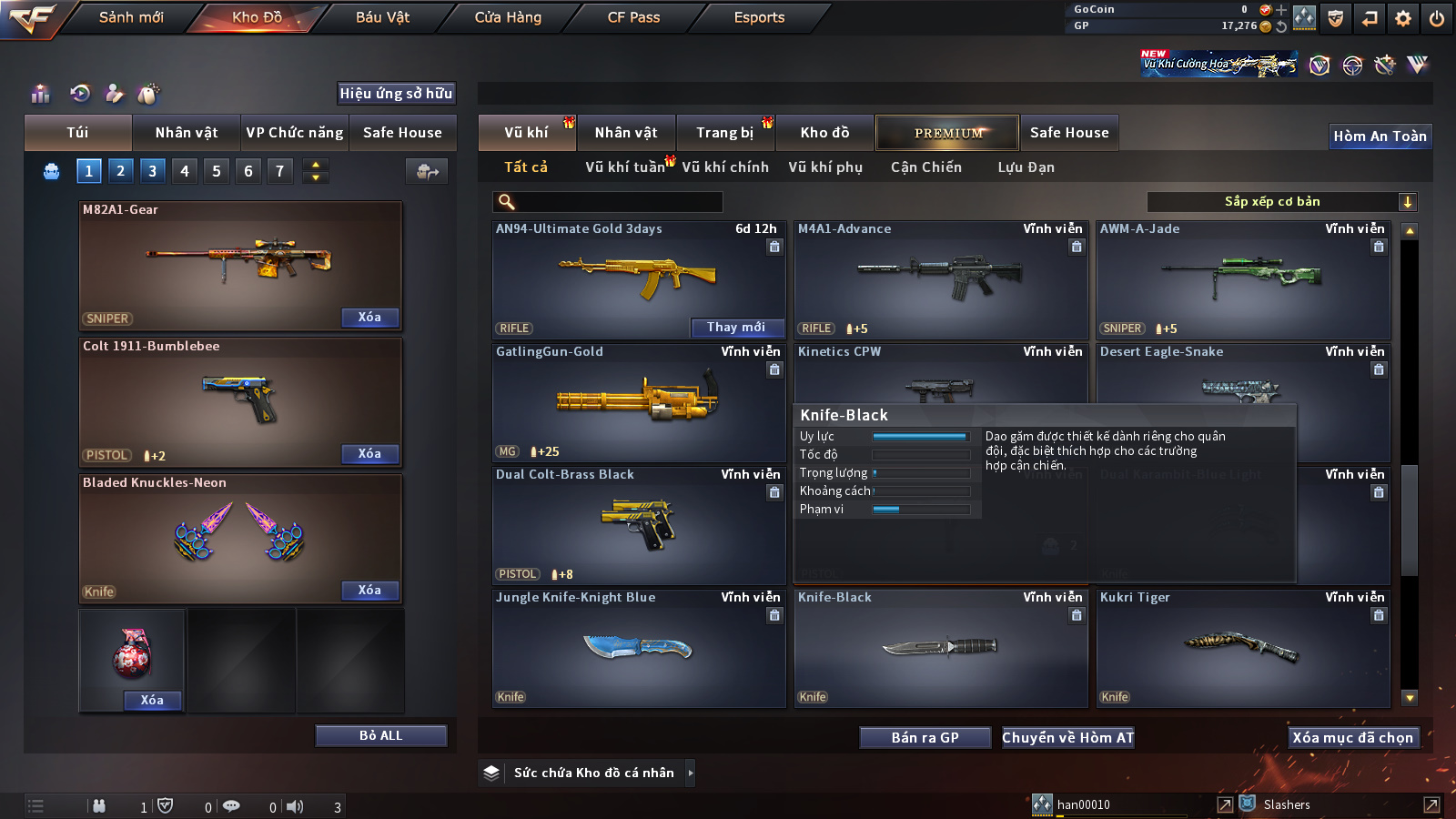
Task: Go to the Báu Vật menu
Action: pyautogui.click(x=382, y=17)
